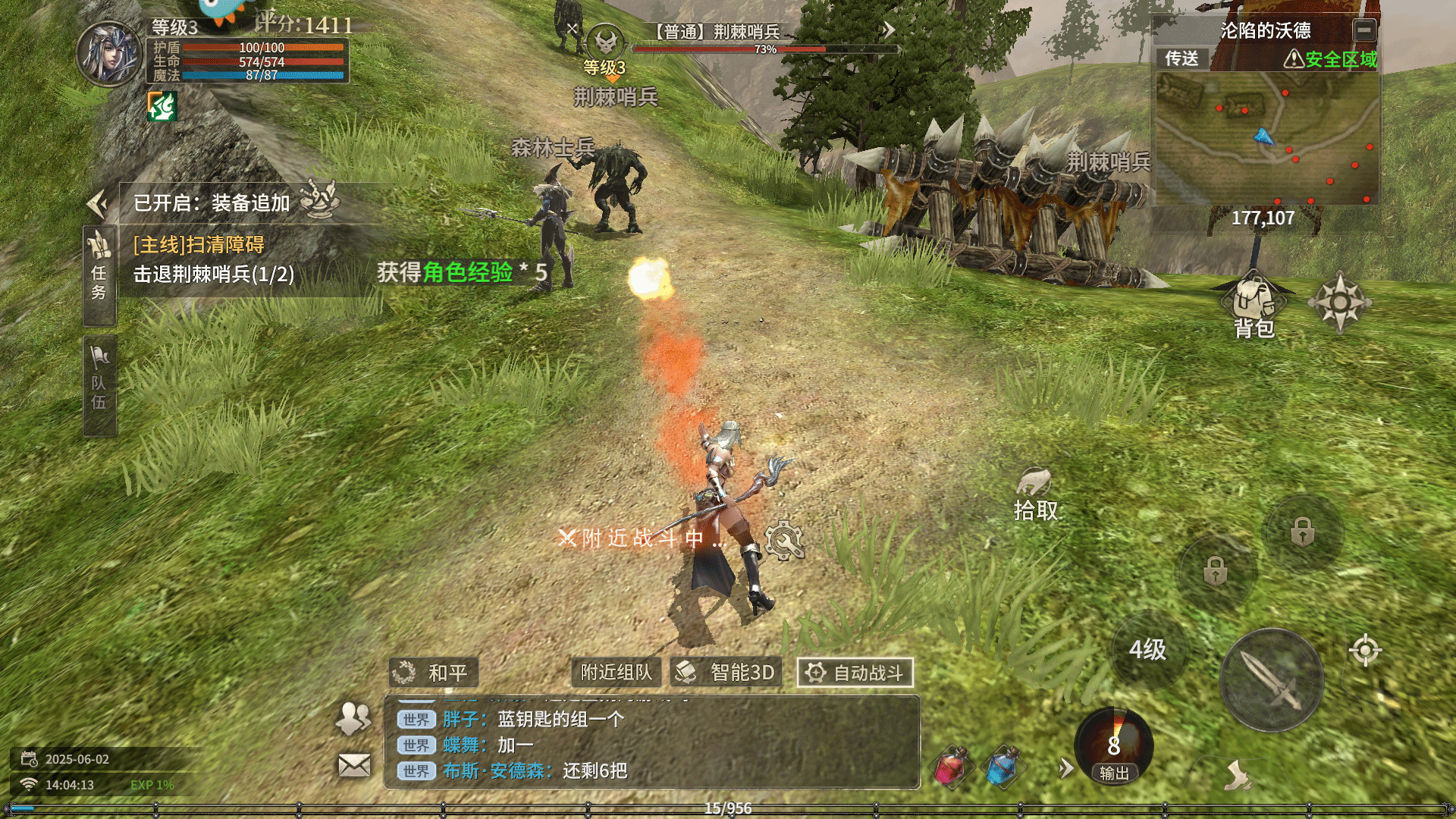Open the minimap of 沦陷的沃德
Image resolution: width=1456 pixels, height=819 pixels.
click(1265, 138)
